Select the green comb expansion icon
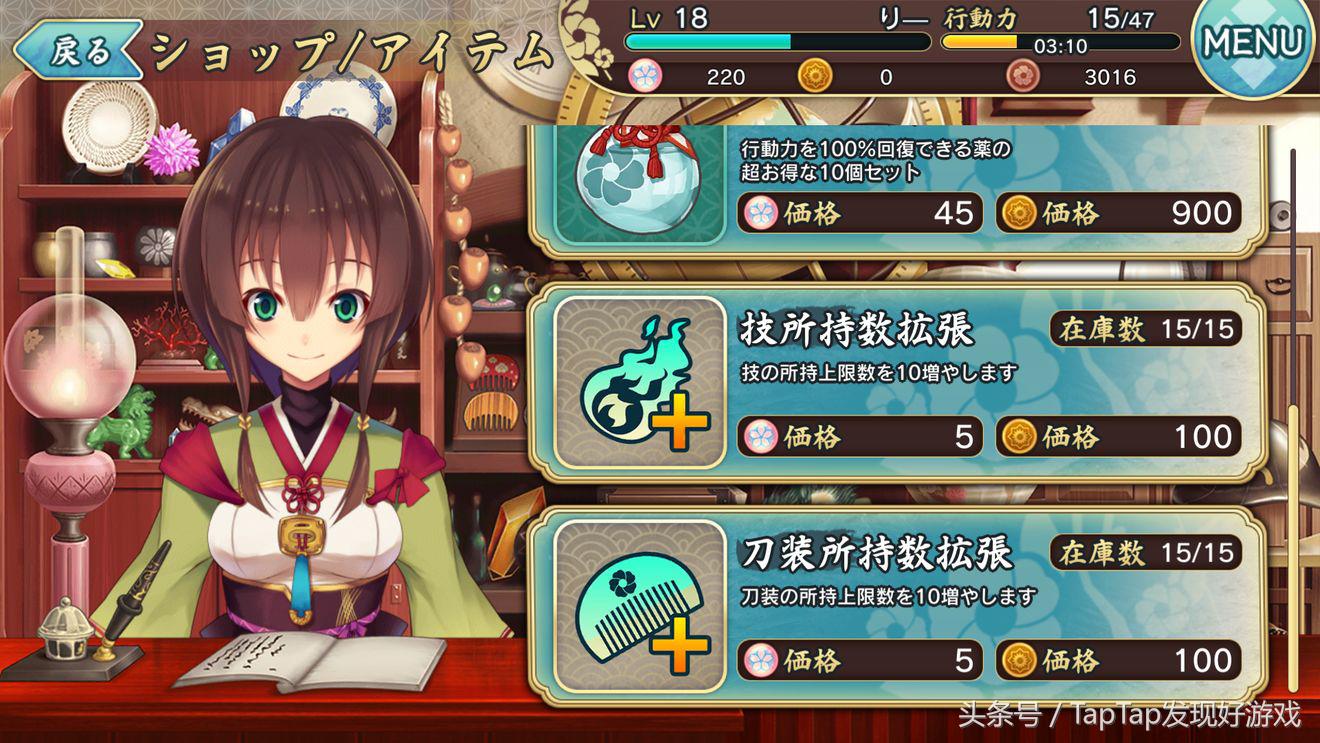 pos(640,607)
